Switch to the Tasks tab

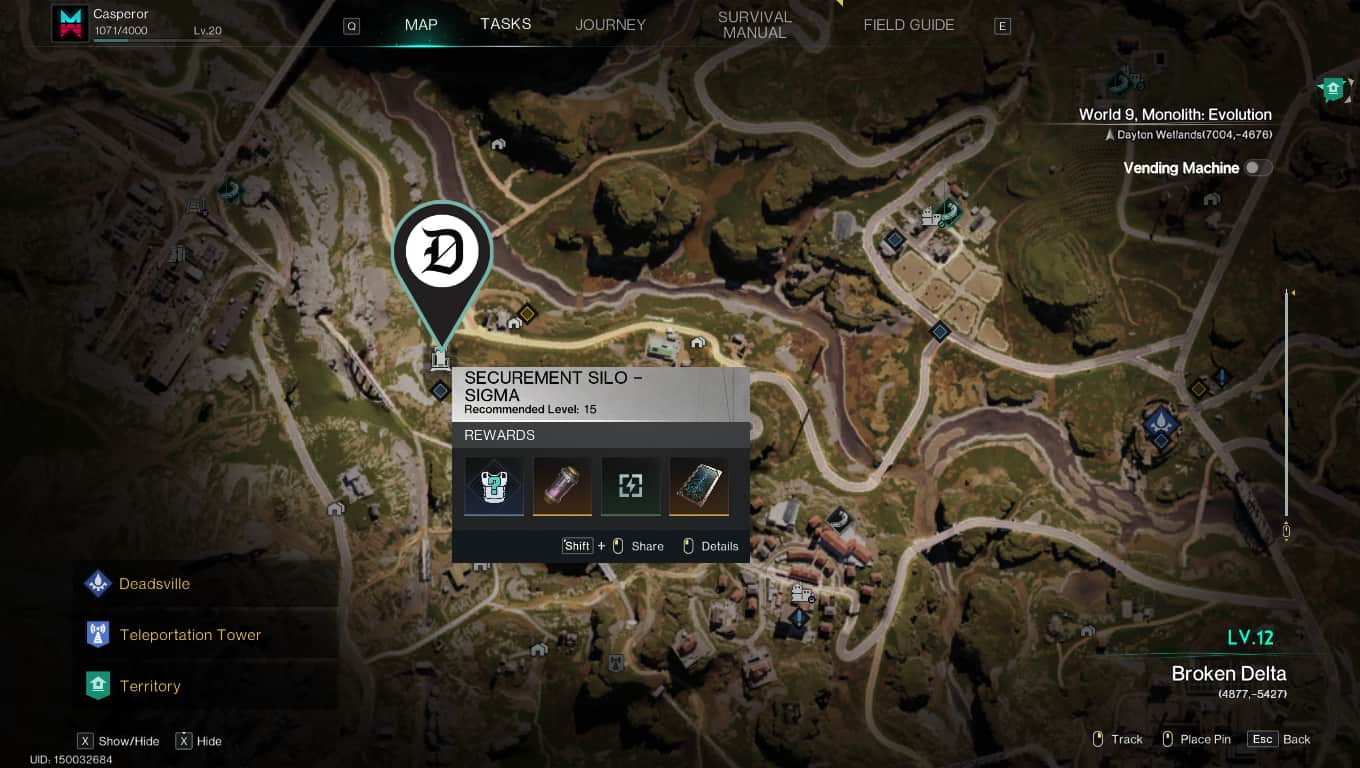pos(505,24)
